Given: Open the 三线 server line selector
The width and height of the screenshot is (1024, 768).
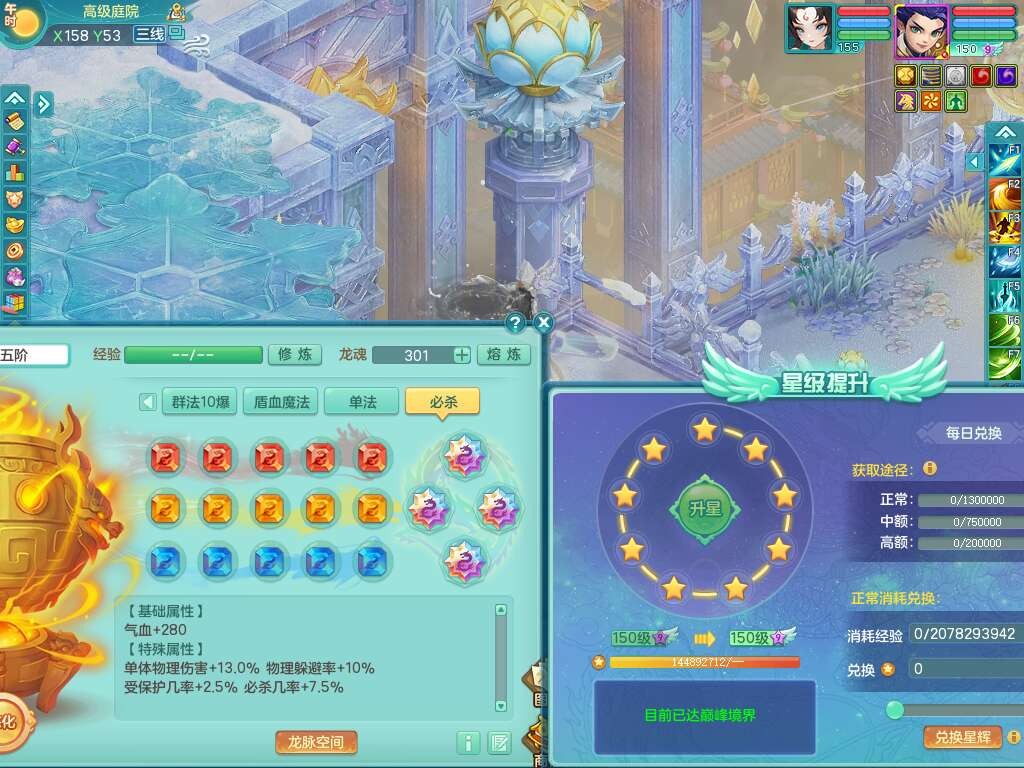Looking at the screenshot, I should click(150, 33).
